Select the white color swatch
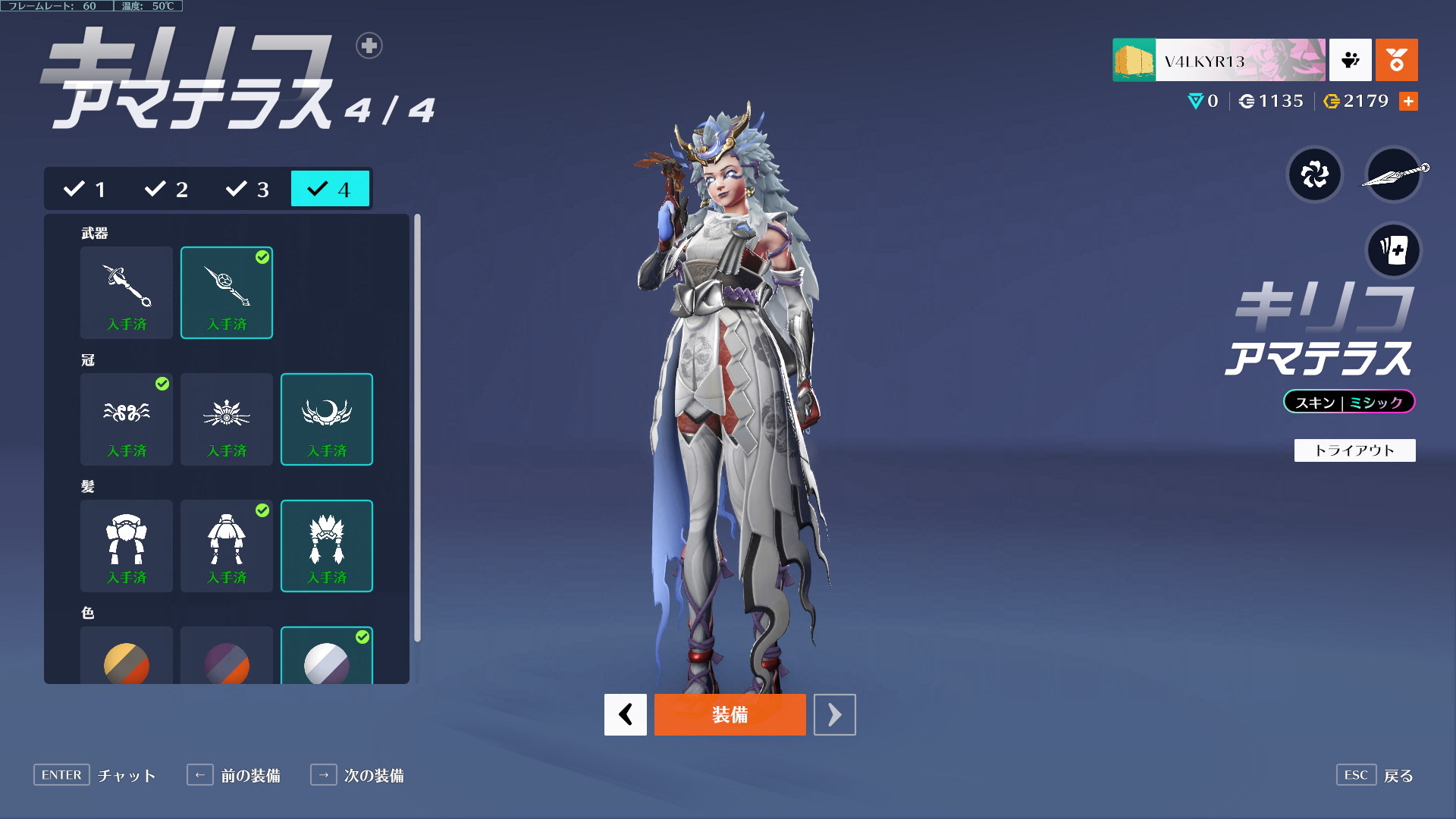The image size is (1456, 819). coord(327,661)
